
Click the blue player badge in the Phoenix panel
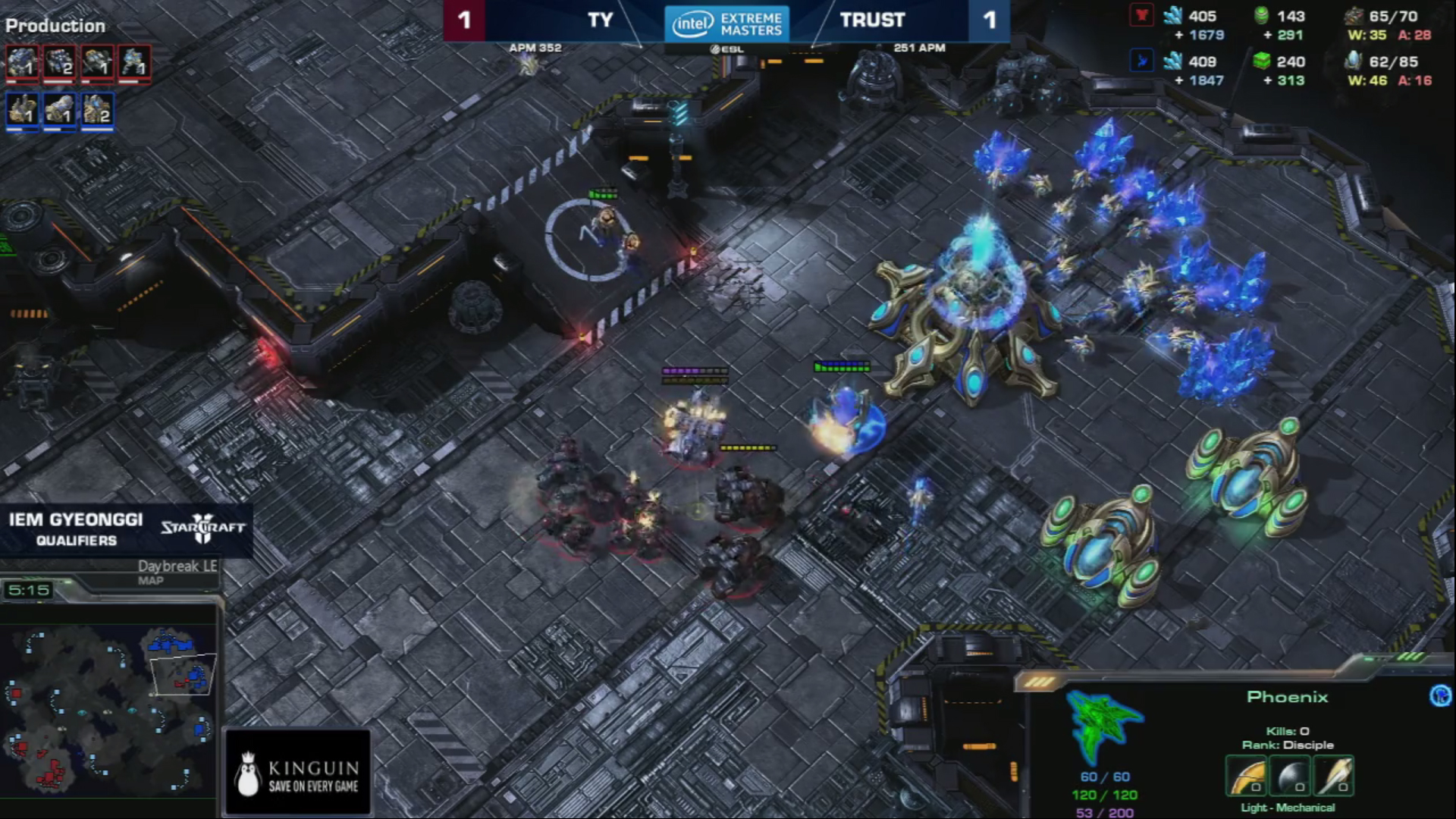1439,695
